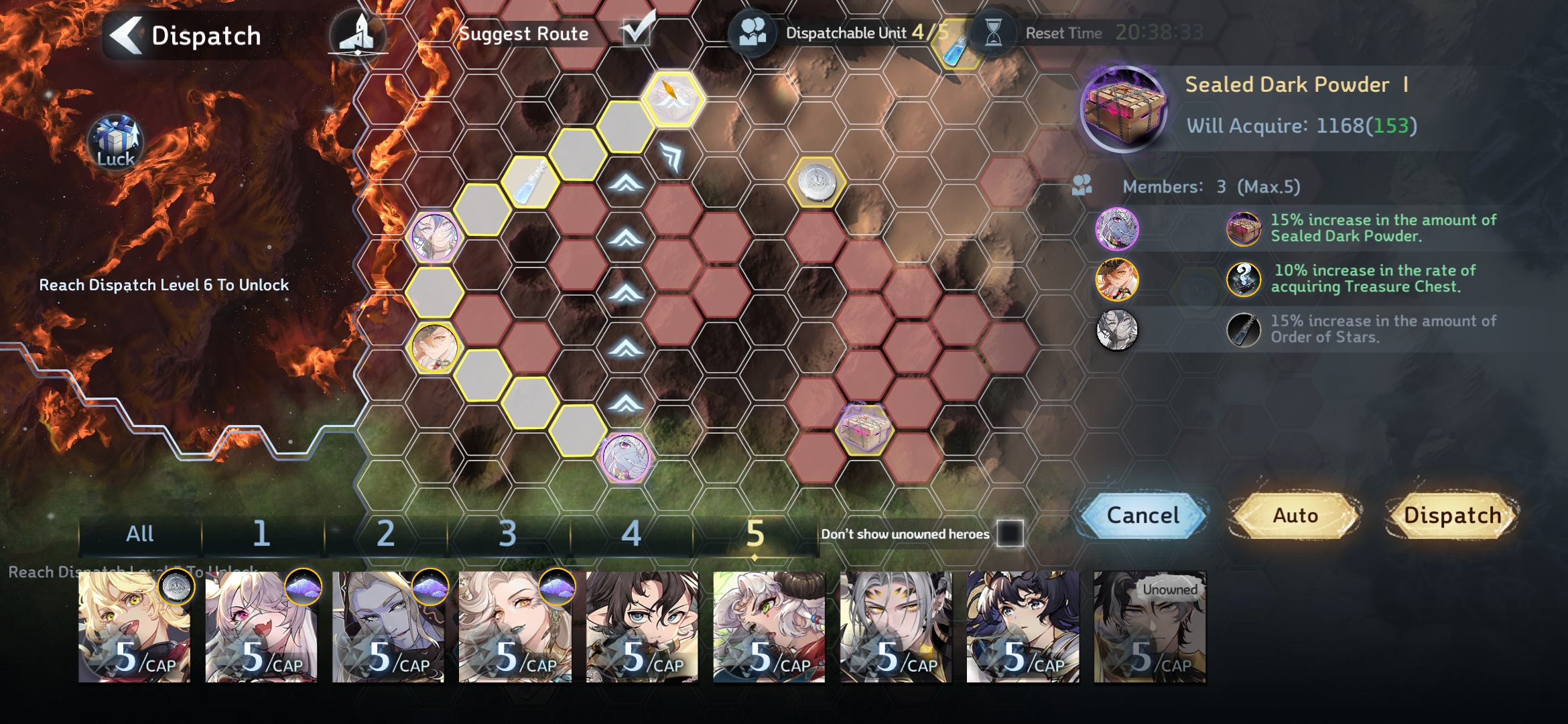Switch to hero filter tab 4

click(631, 534)
